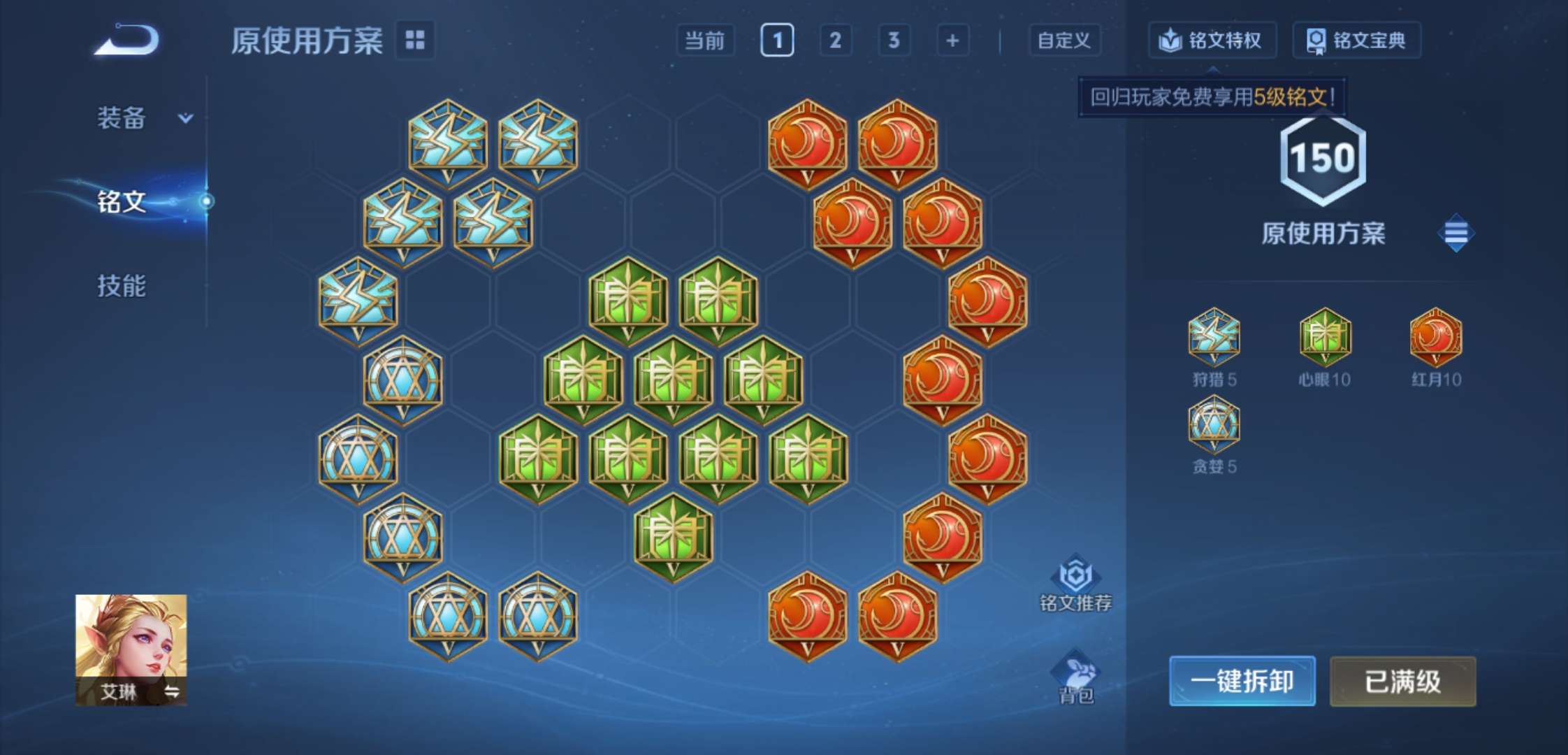Screen dimensions: 1568x755
Task: Select rune page 3
Action: (x=894, y=41)
